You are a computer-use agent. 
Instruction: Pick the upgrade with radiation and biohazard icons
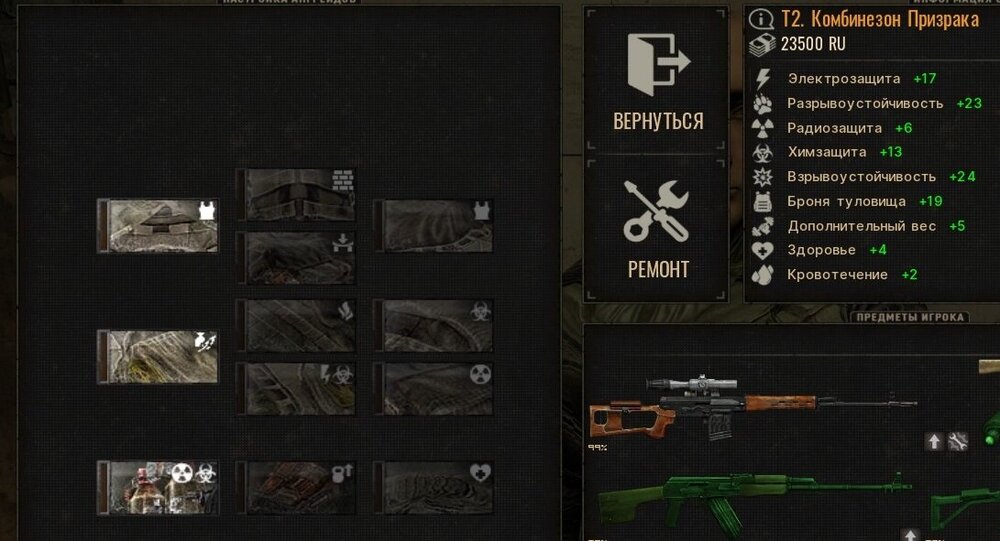[x=158, y=487]
